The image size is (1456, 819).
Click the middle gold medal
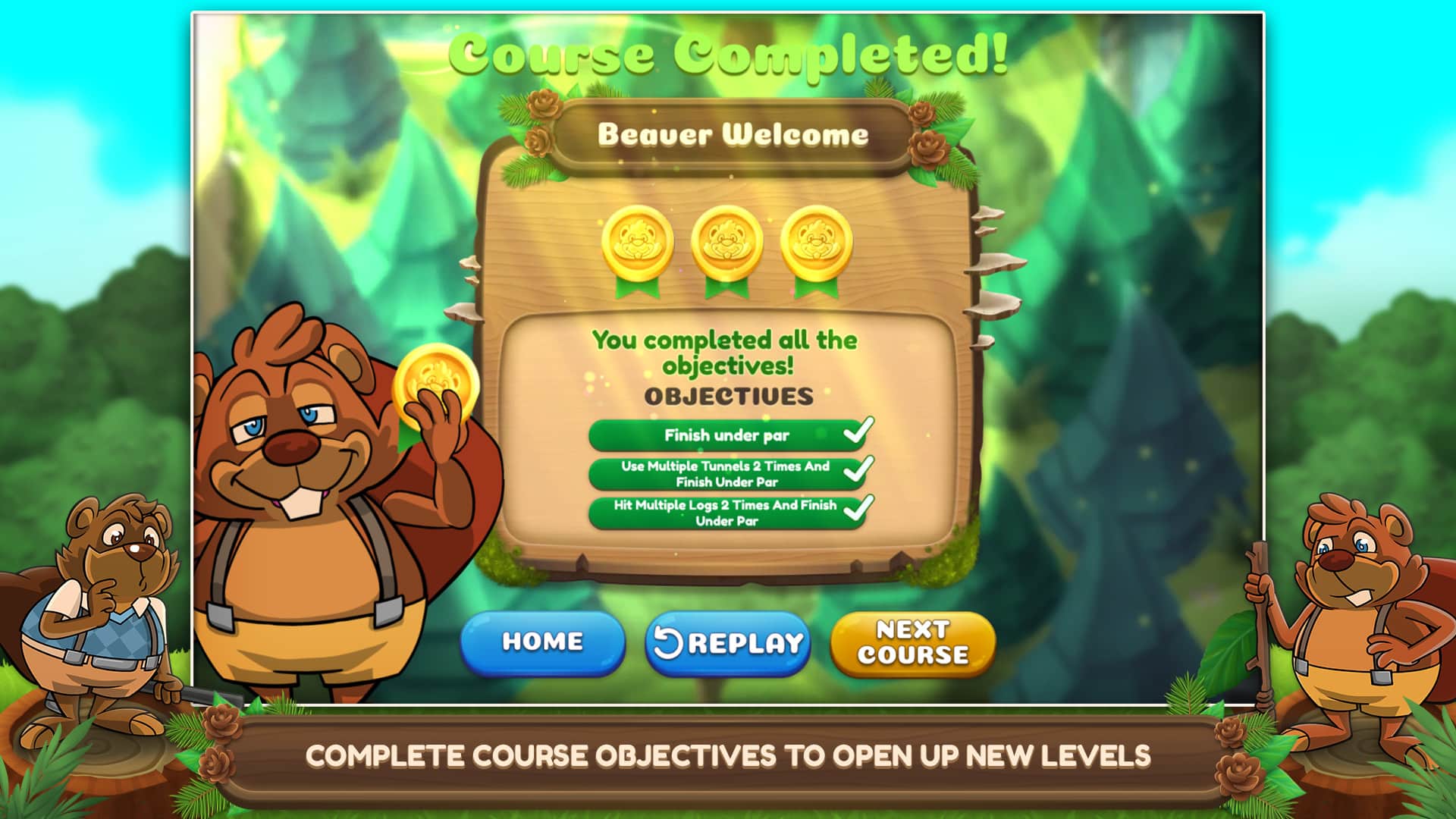tap(726, 244)
